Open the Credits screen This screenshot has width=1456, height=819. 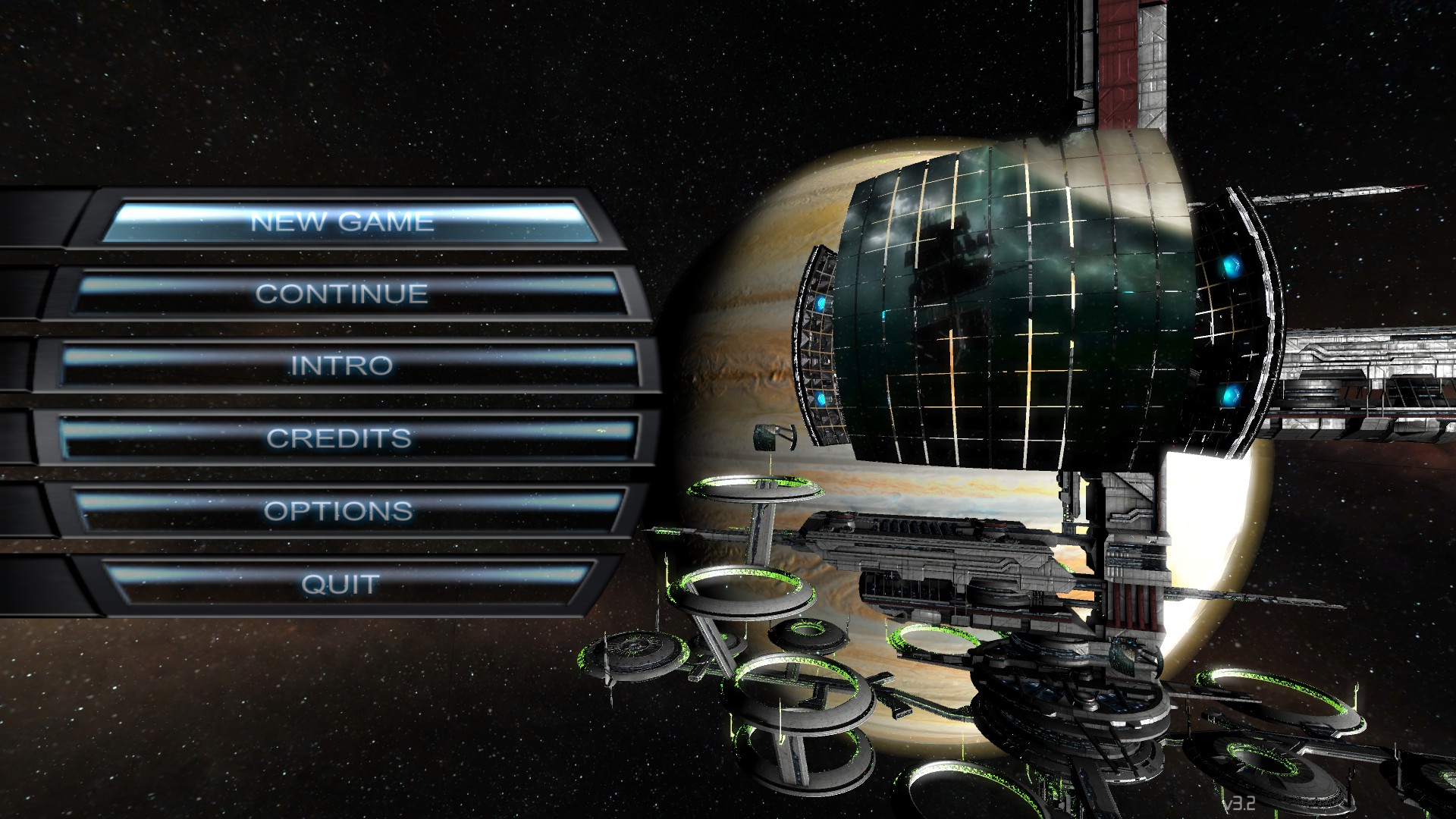coord(339,438)
